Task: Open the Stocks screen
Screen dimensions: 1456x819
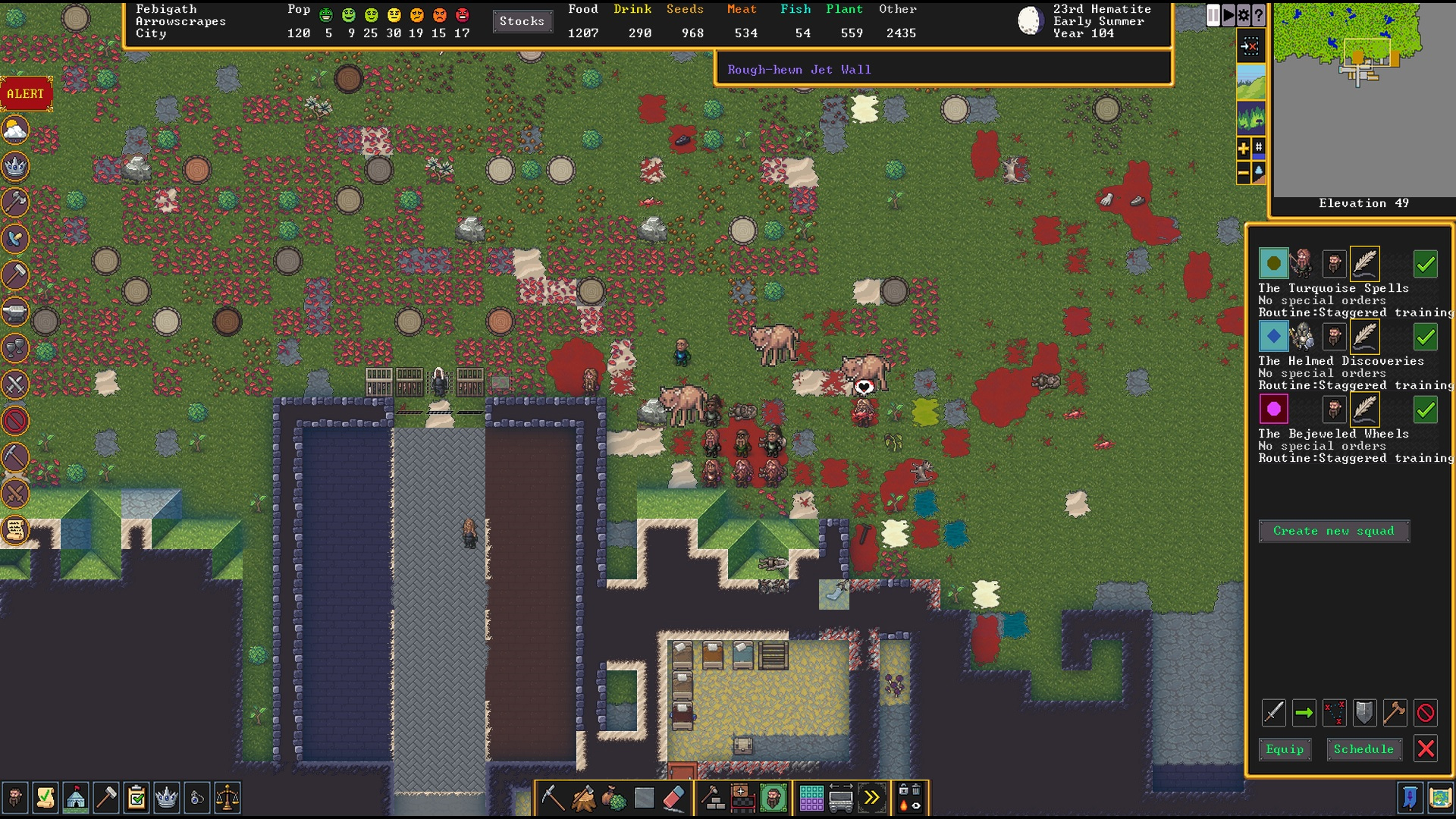Action: point(522,21)
